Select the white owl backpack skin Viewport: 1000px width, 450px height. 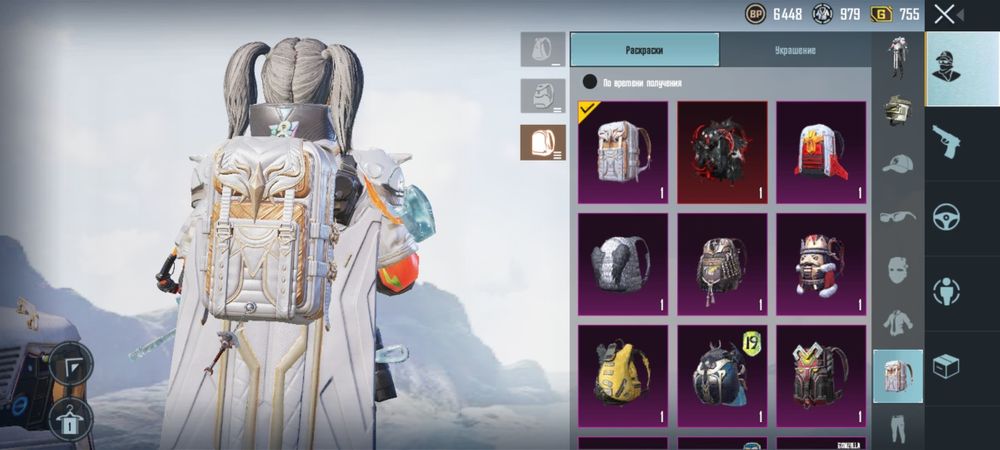click(622, 152)
